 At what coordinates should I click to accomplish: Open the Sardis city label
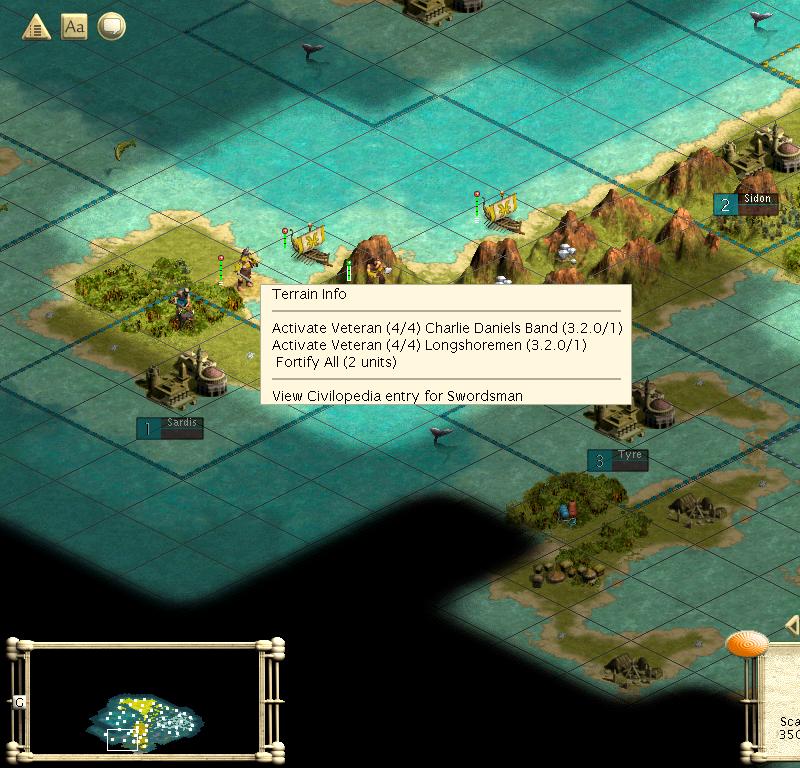[170, 428]
